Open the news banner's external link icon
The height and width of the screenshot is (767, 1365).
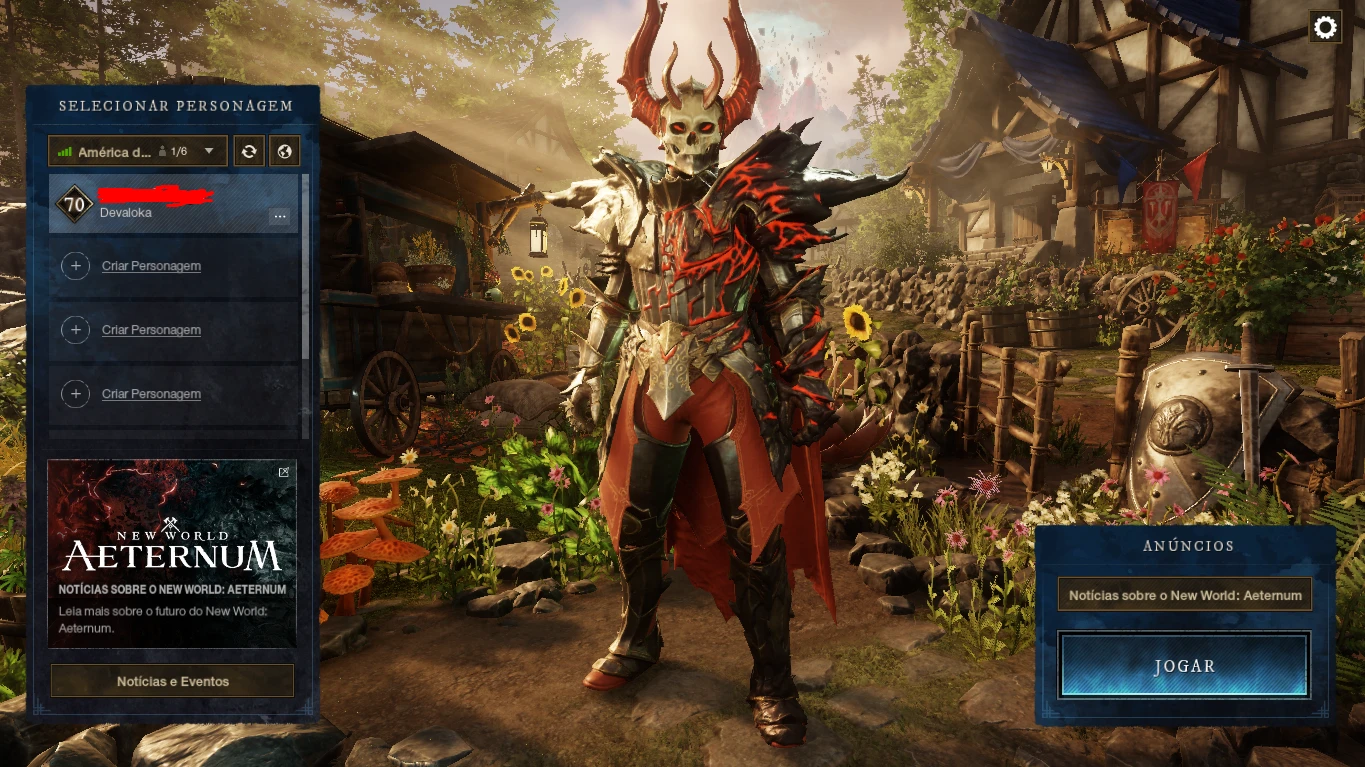coord(284,472)
